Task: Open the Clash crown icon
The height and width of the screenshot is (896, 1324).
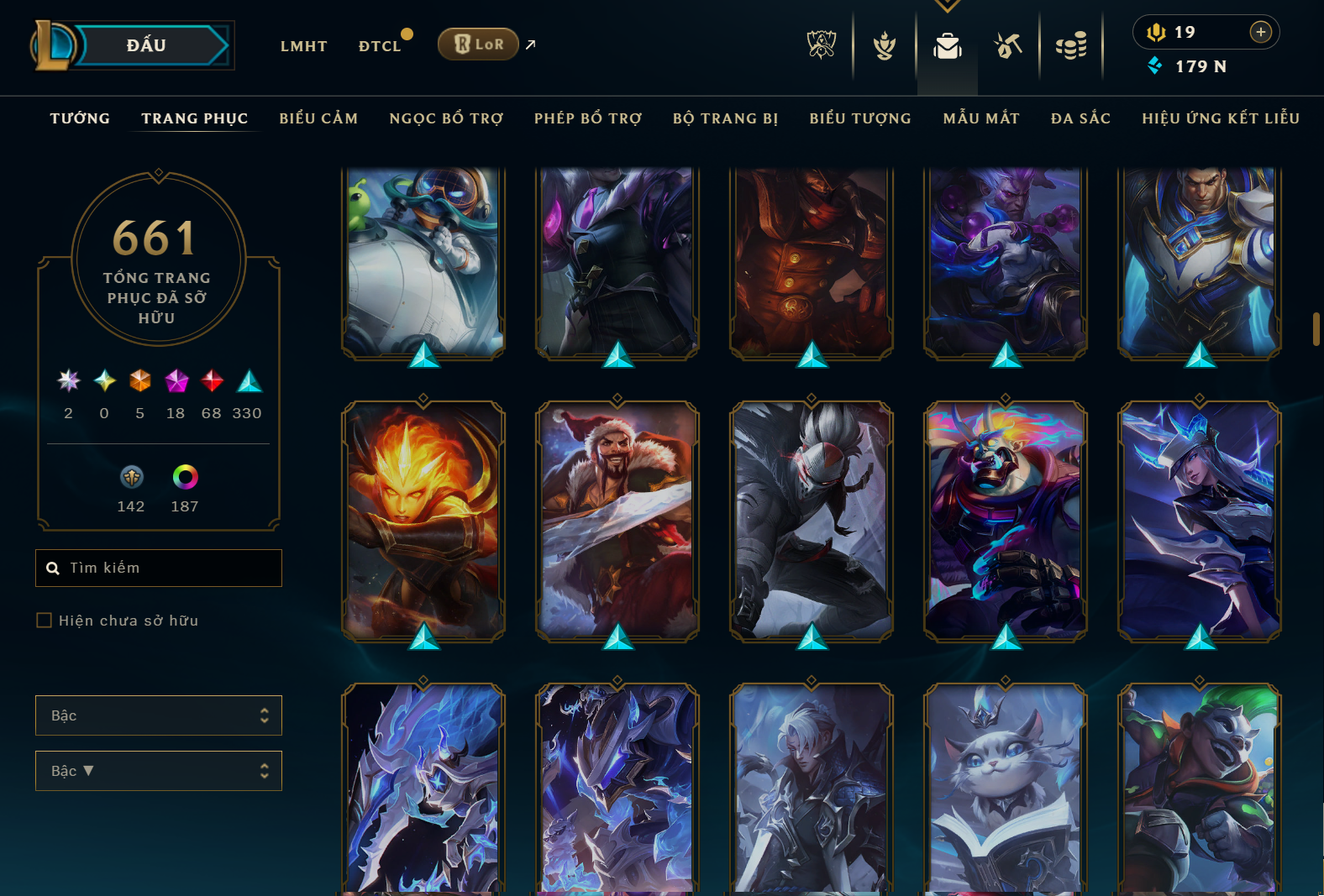Action: pos(884,46)
